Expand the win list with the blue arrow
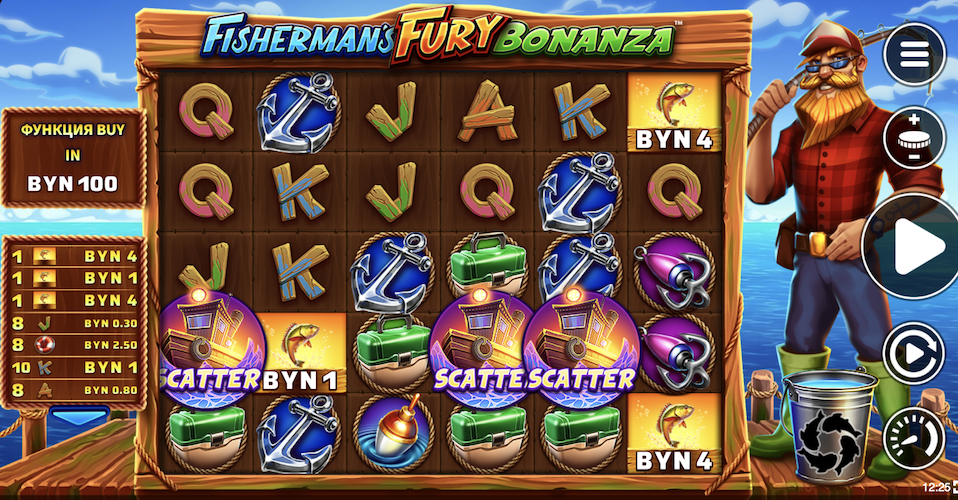 [78, 416]
